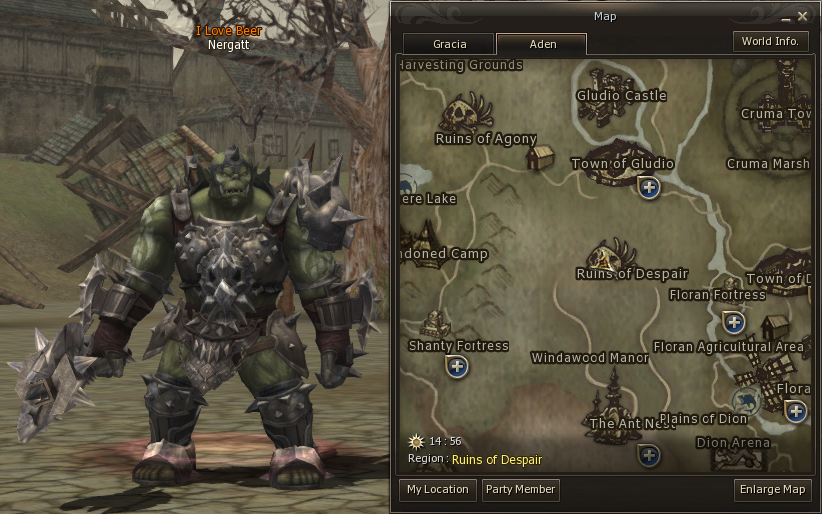The height and width of the screenshot is (514, 822).
Task: Select the Floran Fortress shield badge
Action: point(734,322)
